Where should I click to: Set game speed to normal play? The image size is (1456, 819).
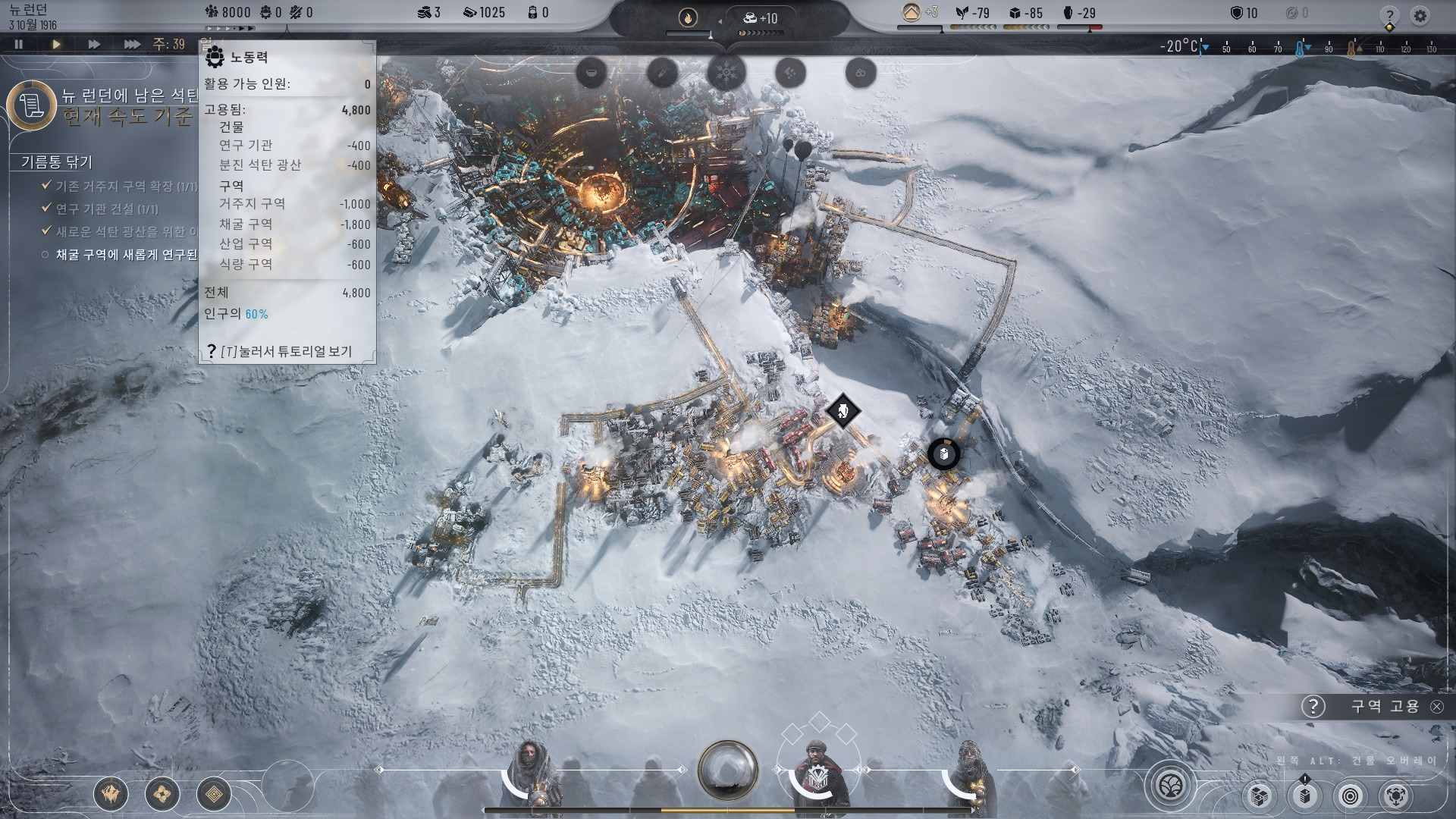click(56, 45)
